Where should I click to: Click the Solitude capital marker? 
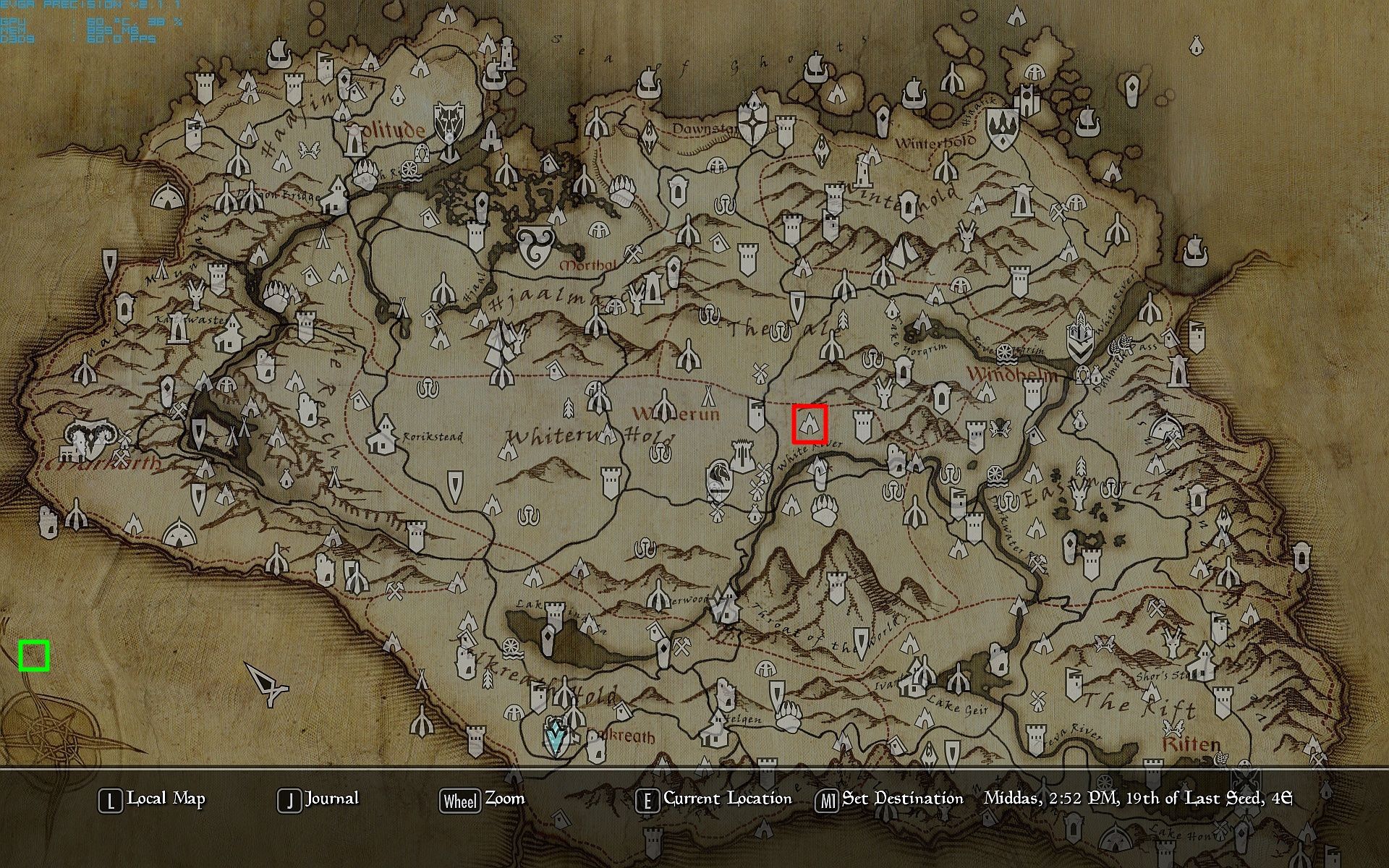(x=354, y=141)
